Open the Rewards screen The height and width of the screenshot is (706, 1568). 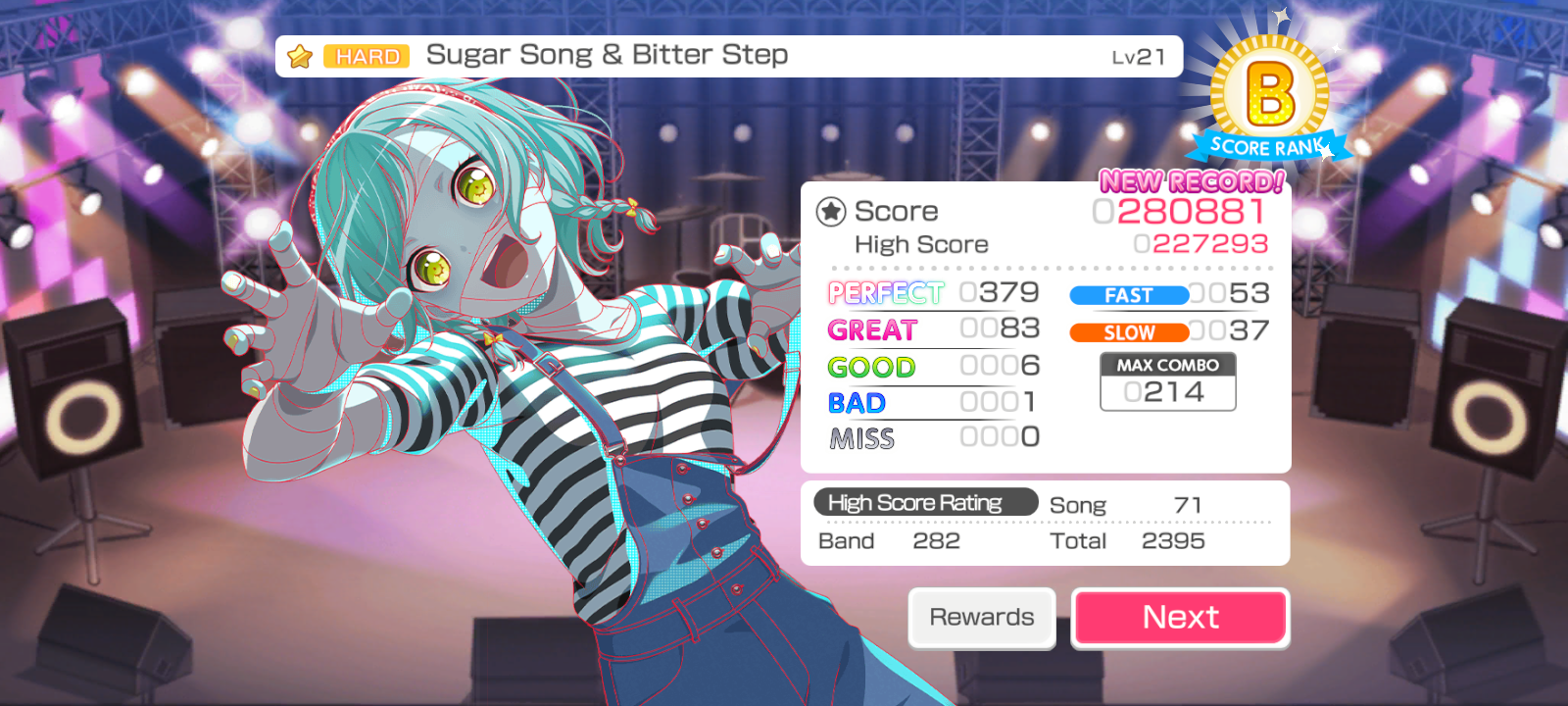[981, 618]
